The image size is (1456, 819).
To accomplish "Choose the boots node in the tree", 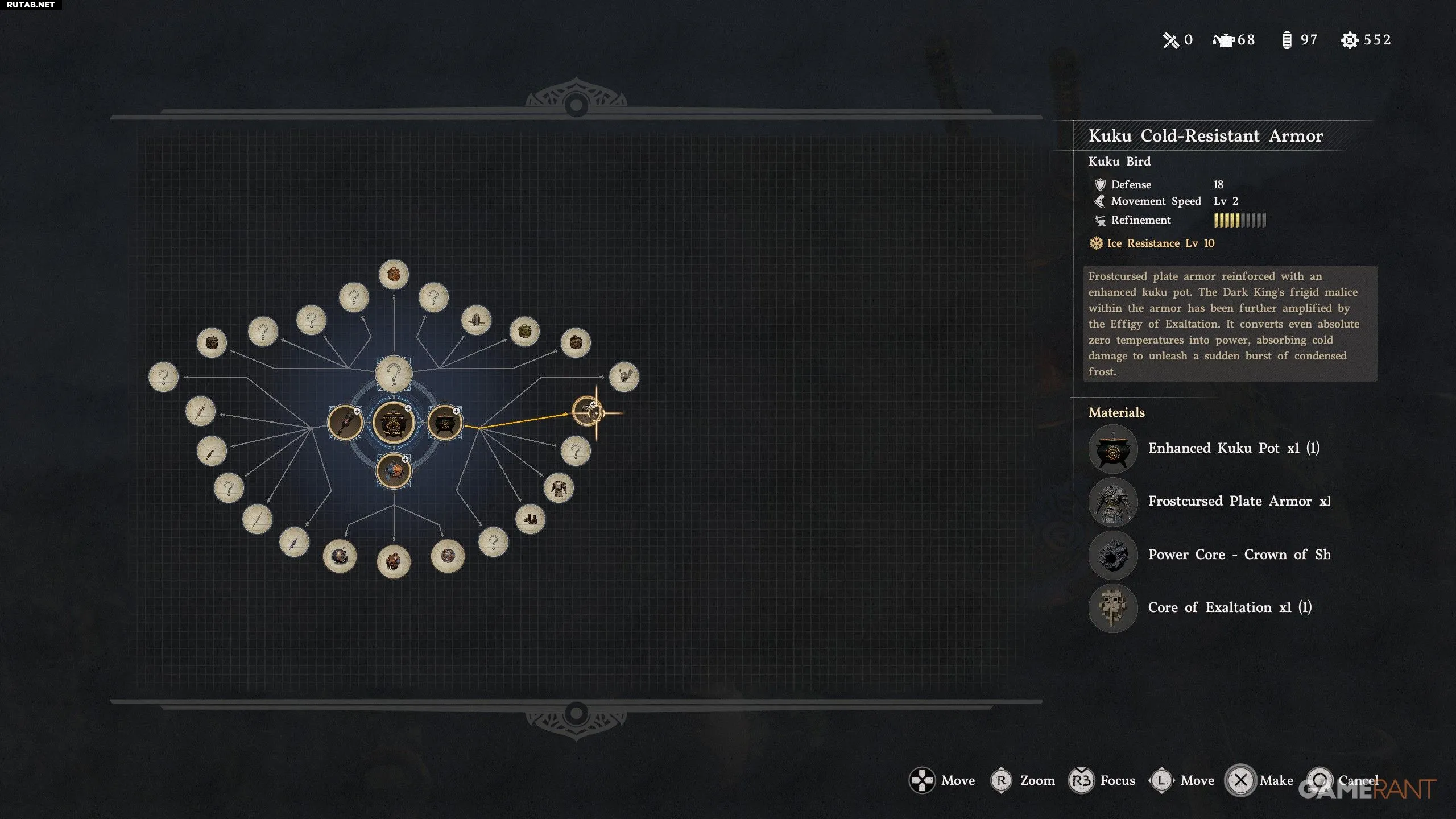I will coord(530,519).
